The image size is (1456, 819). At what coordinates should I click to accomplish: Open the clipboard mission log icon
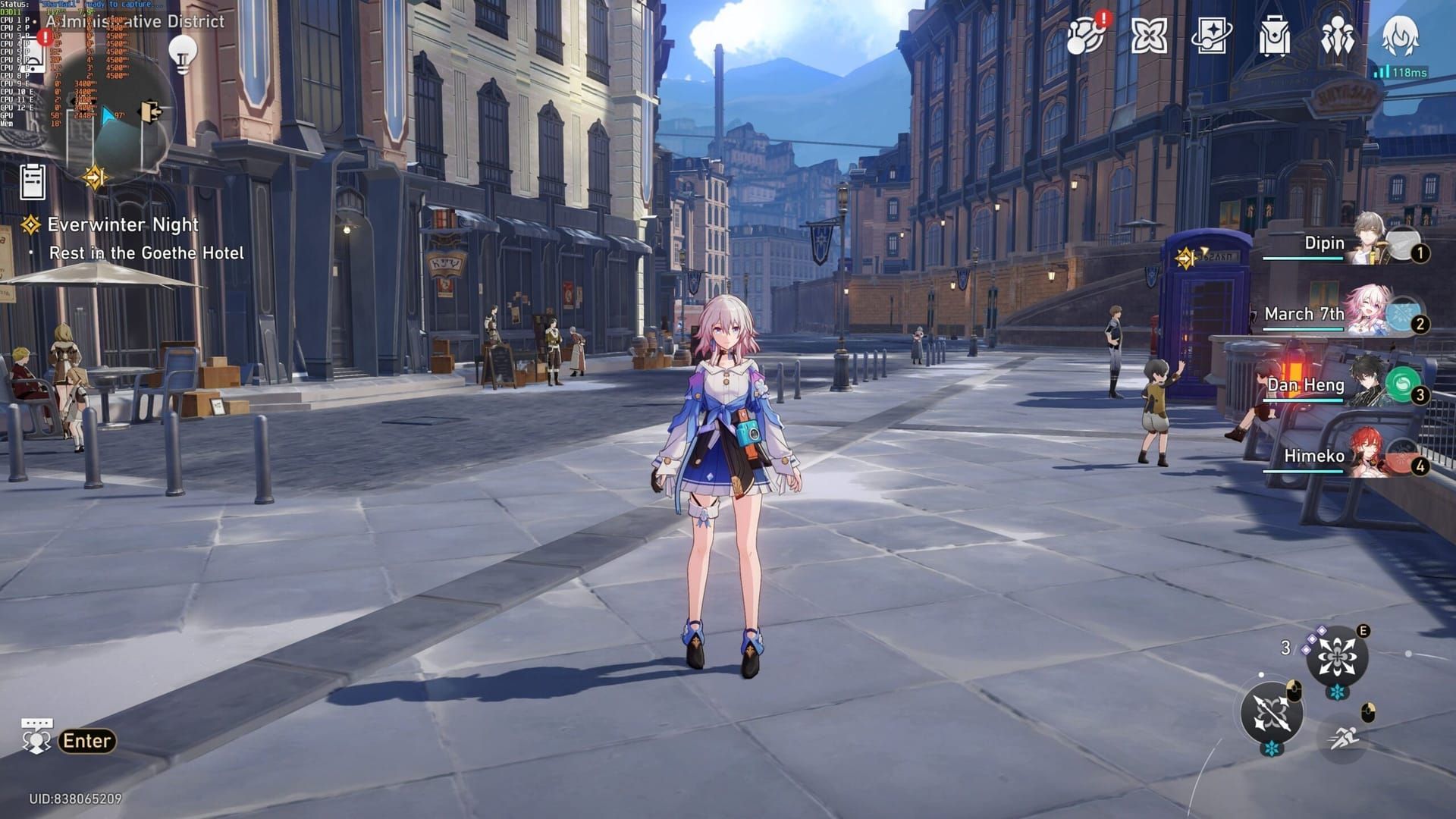[33, 182]
